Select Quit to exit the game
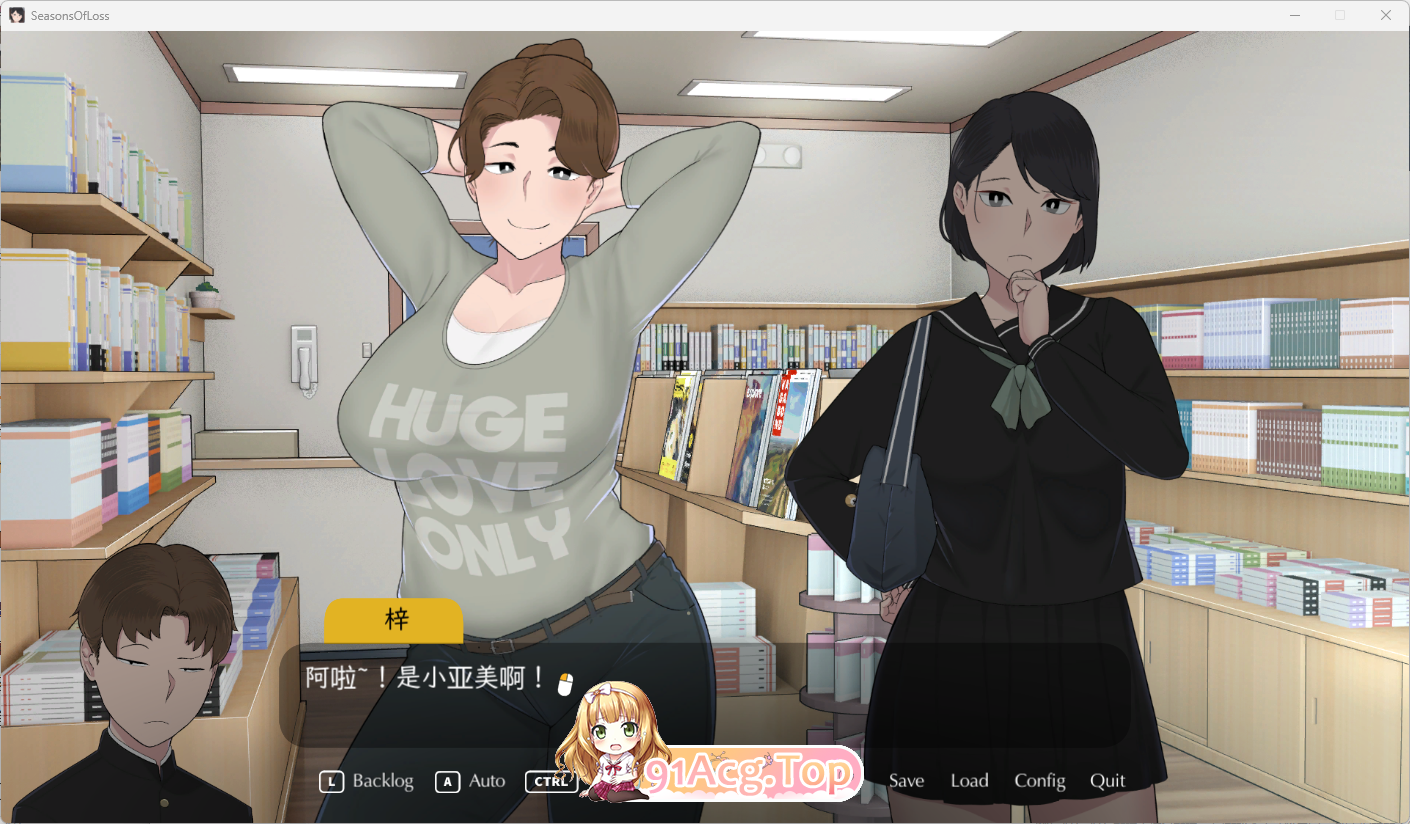 click(x=1107, y=781)
